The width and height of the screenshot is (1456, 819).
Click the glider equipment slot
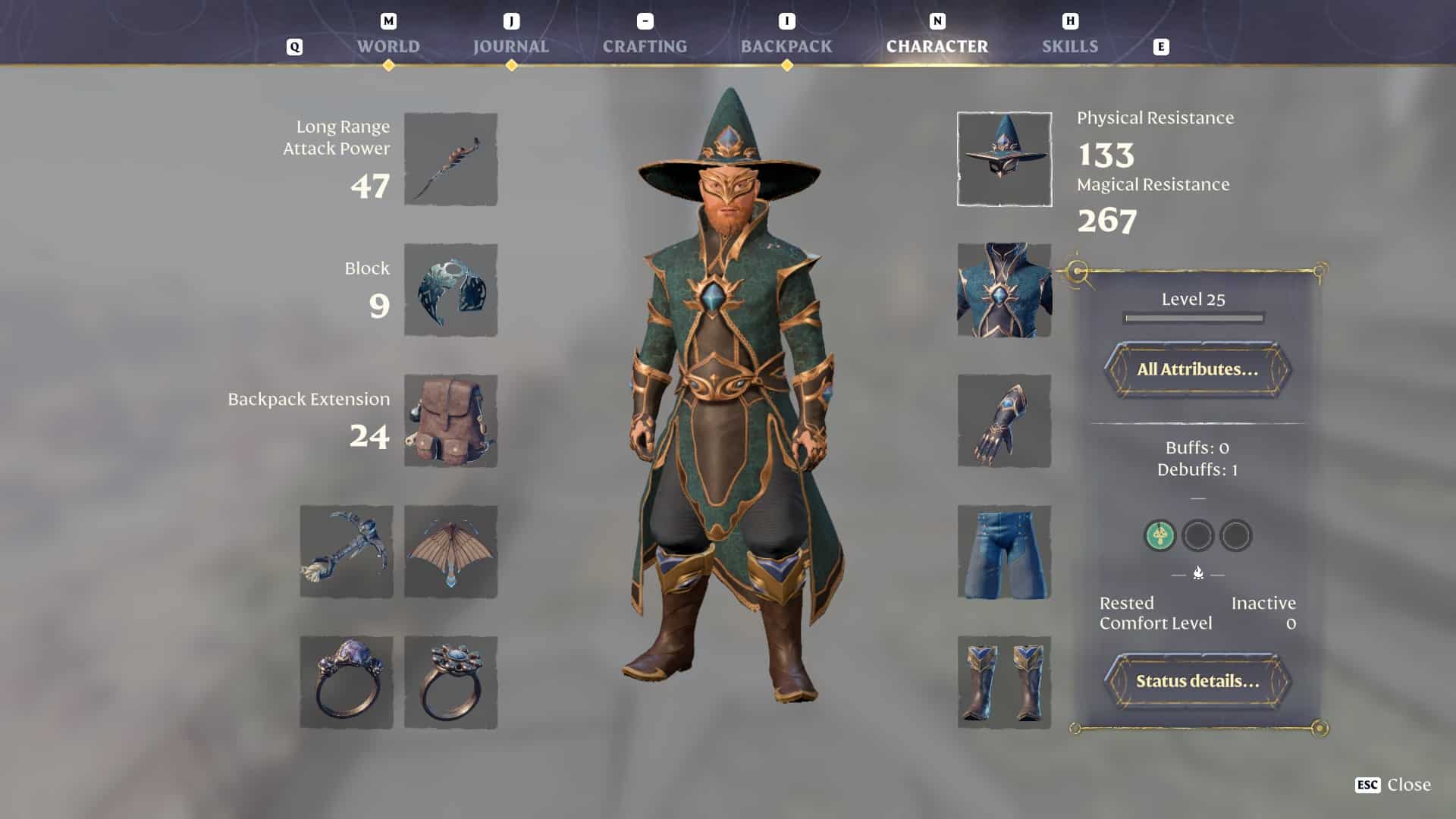(450, 551)
